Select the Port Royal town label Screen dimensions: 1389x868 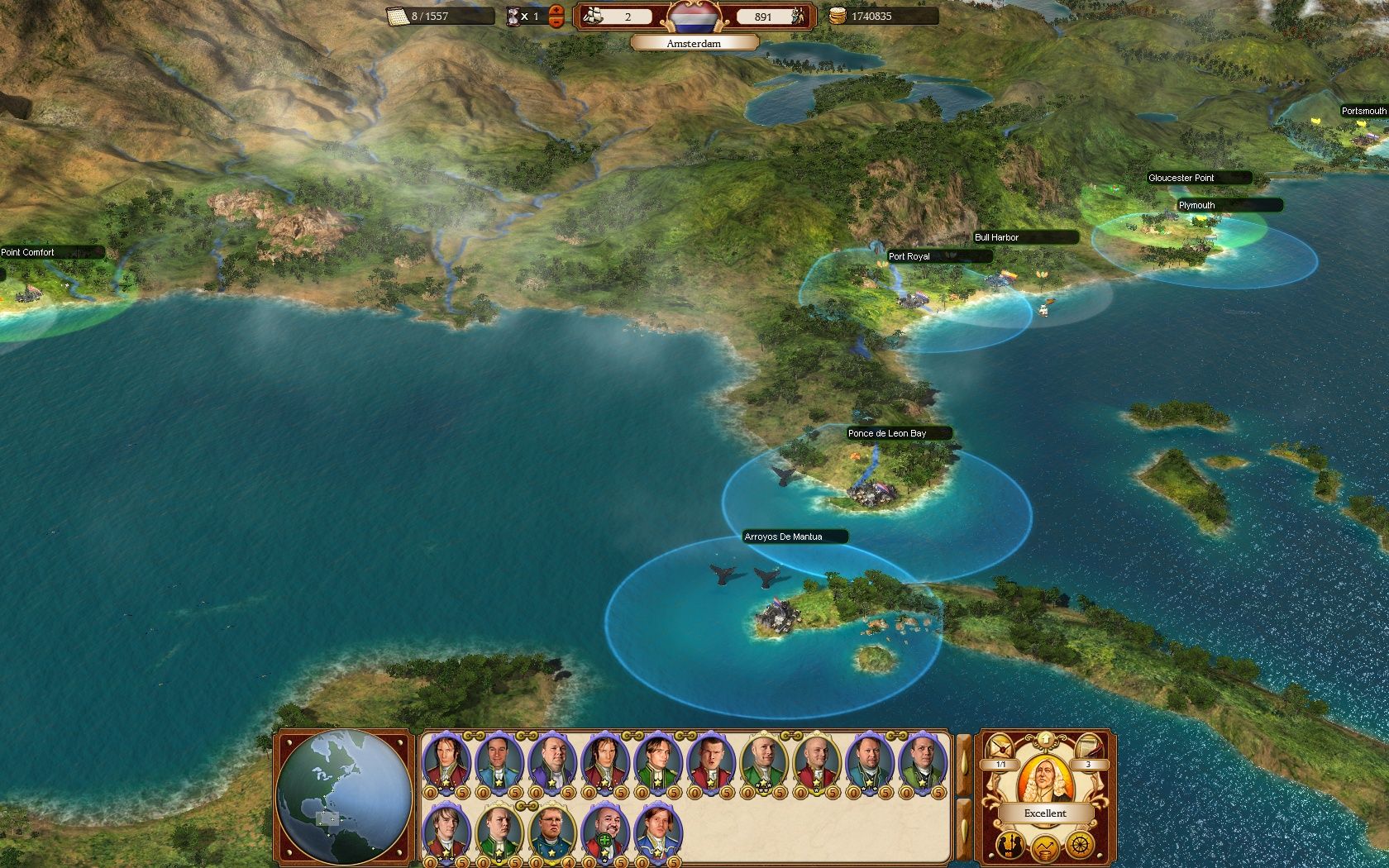[909, 256]
